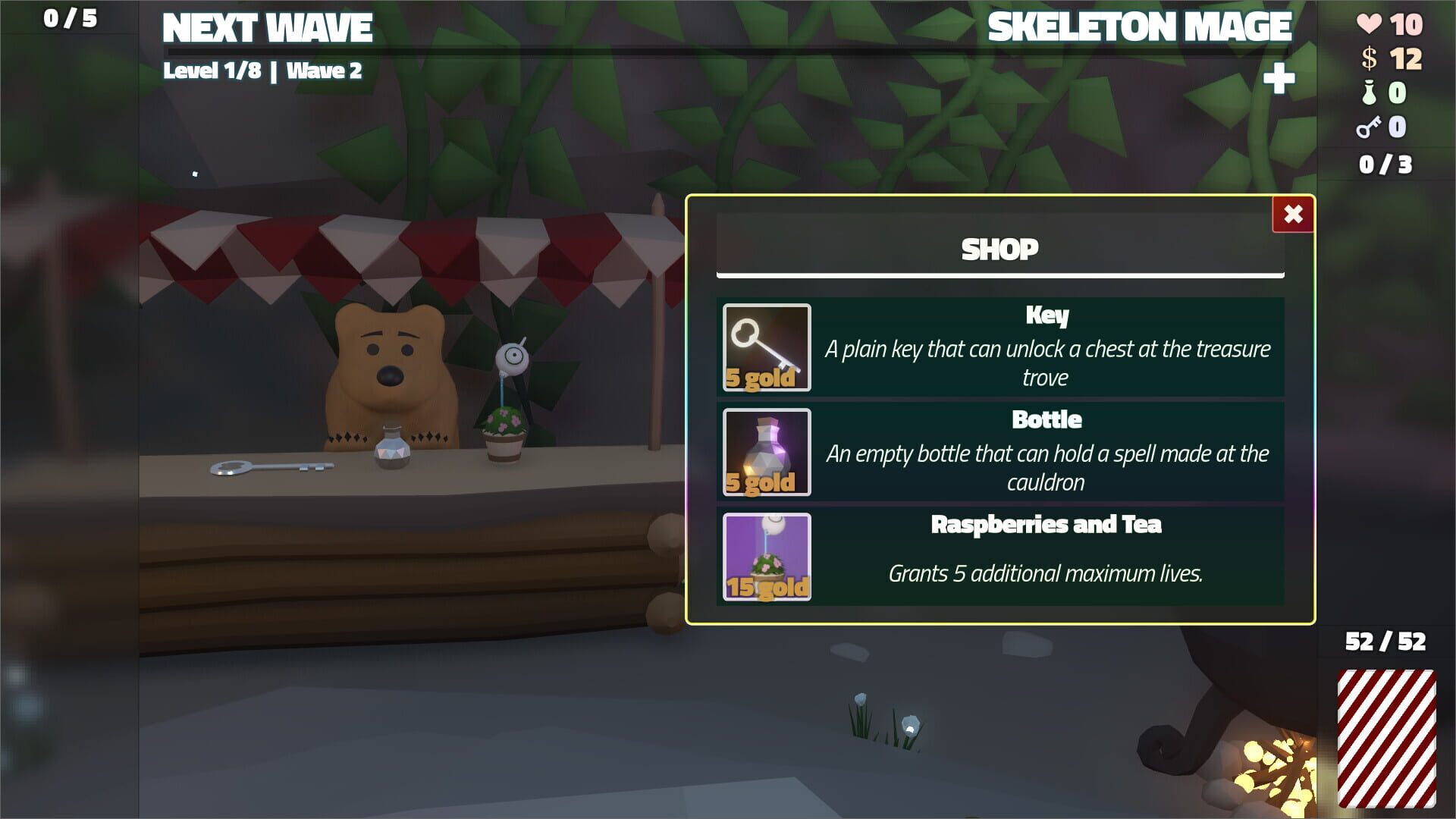Select the Key item icon in the Shop

766,347
